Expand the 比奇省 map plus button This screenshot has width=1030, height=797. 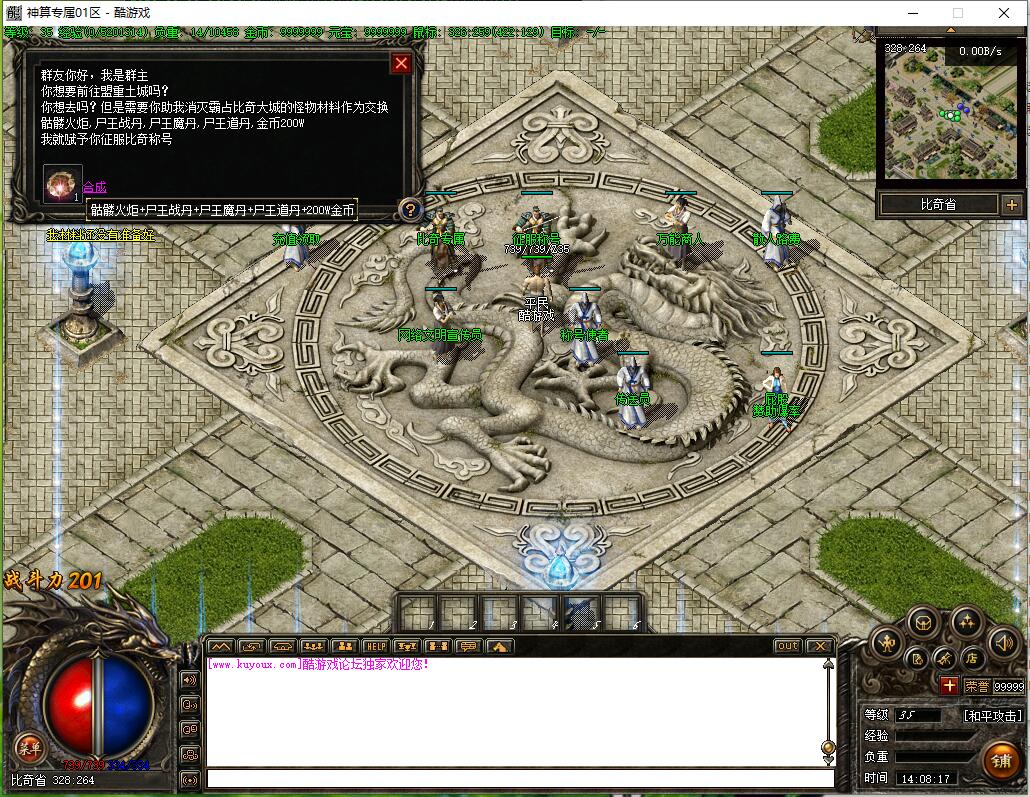click(x=1010, y=205)
